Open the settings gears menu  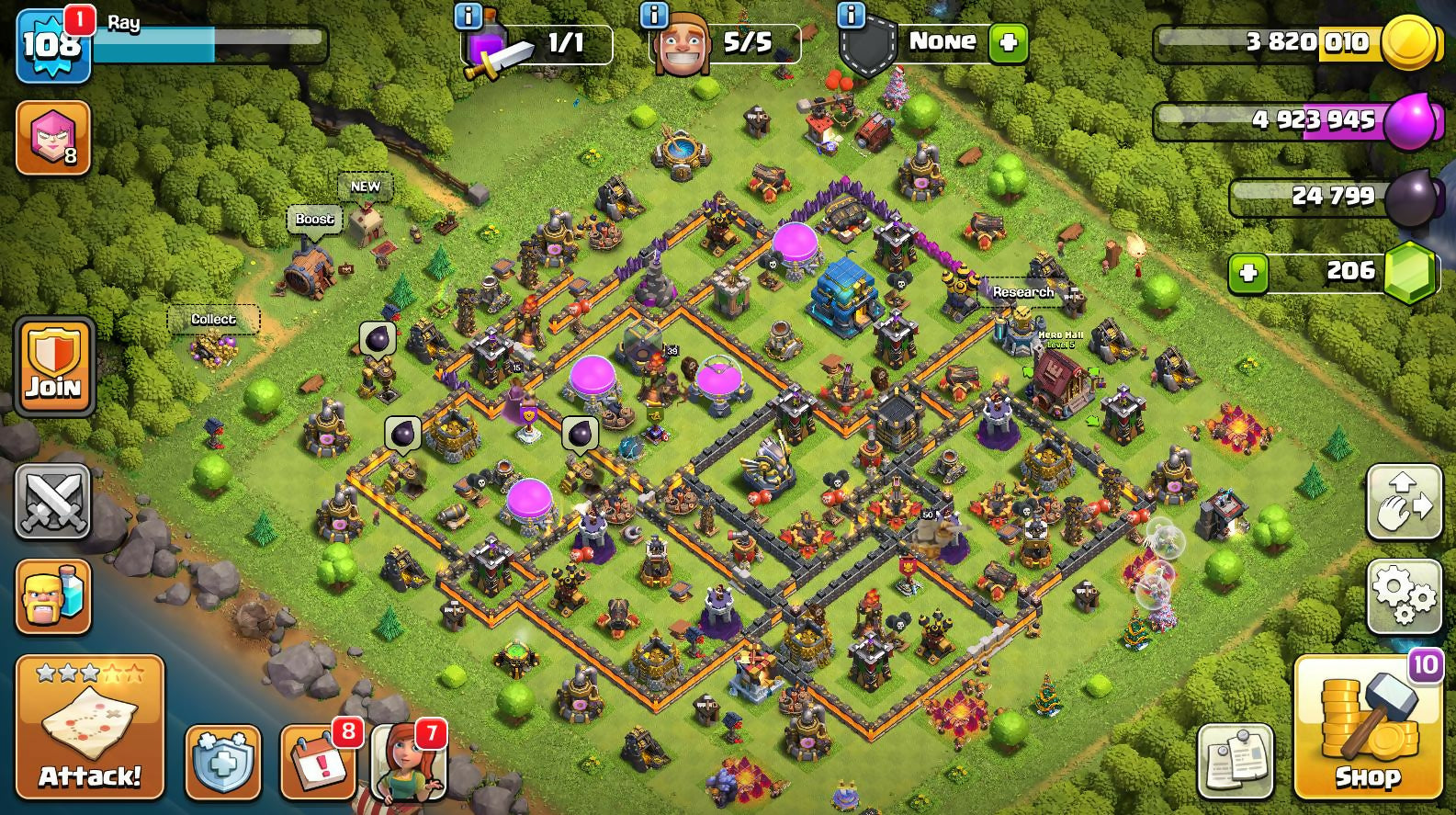coord(1404,595)
